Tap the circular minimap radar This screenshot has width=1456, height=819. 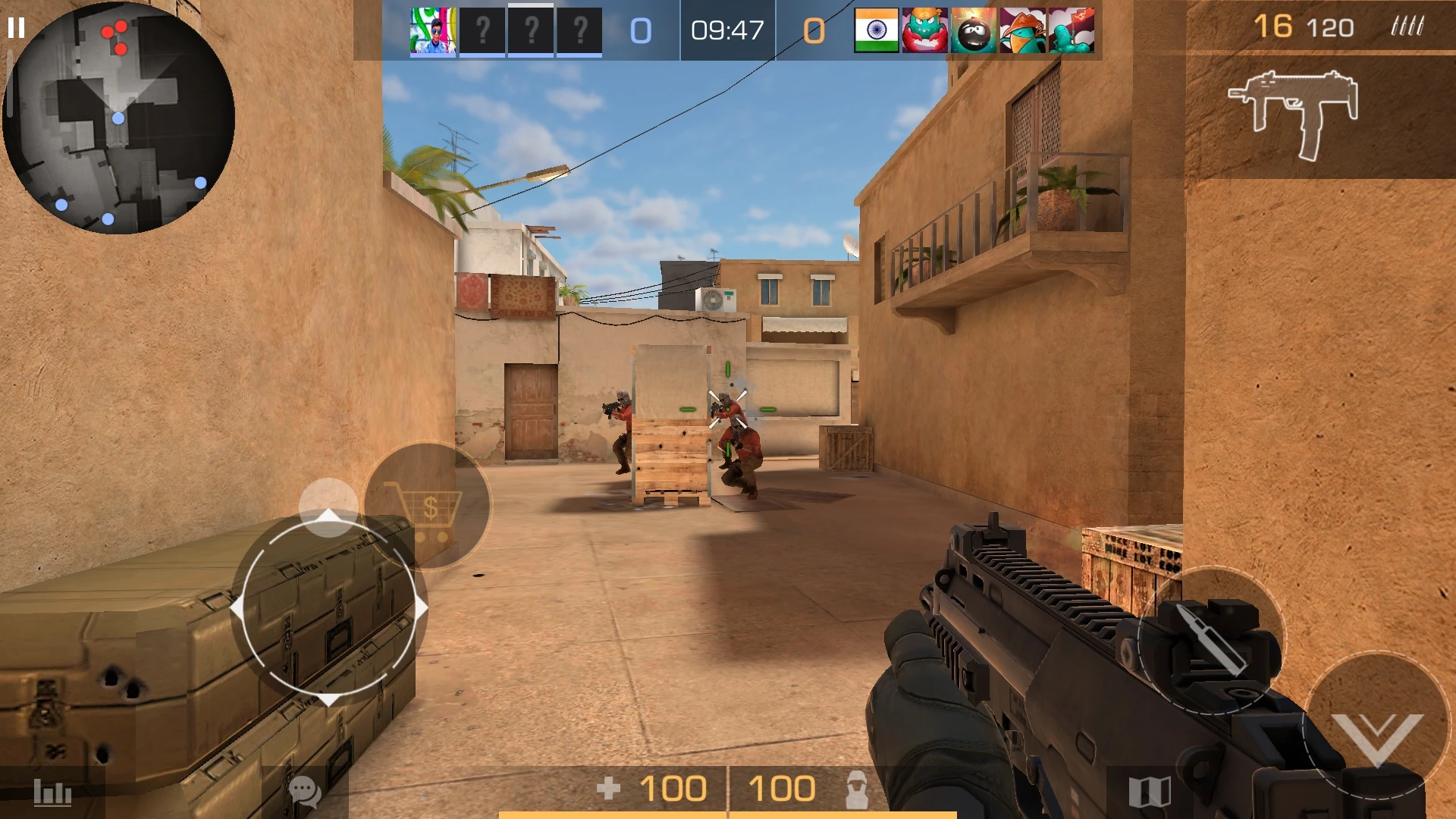point(118,118)
